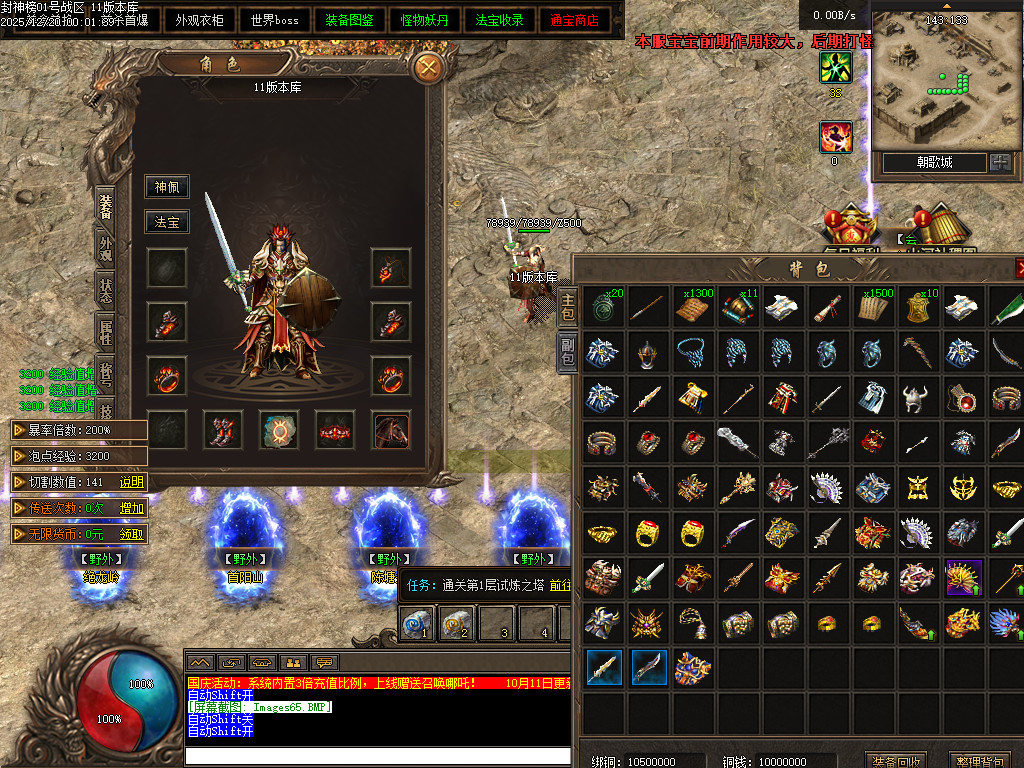Open the 怪物妖丹 menu
The height and width of the screenshot is (768, 1024).
(424, 20)
